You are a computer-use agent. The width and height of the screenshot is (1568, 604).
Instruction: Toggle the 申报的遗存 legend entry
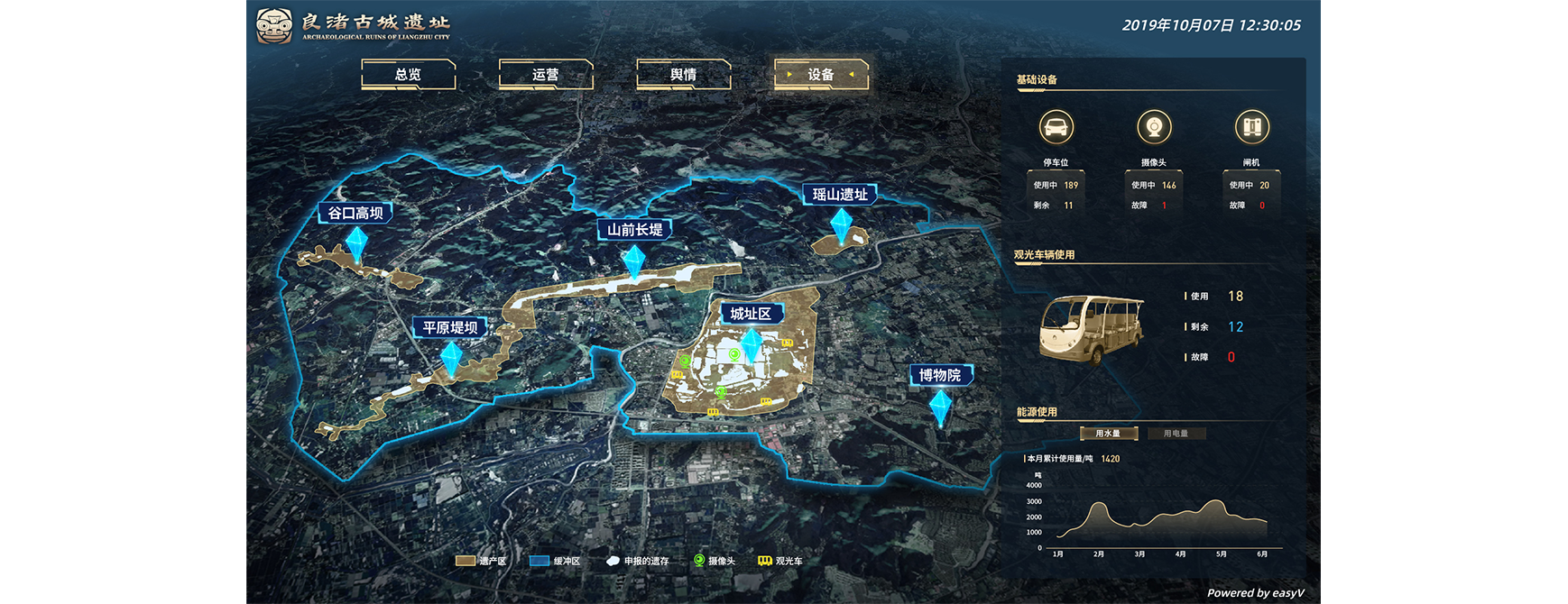(x=638, y=561)
